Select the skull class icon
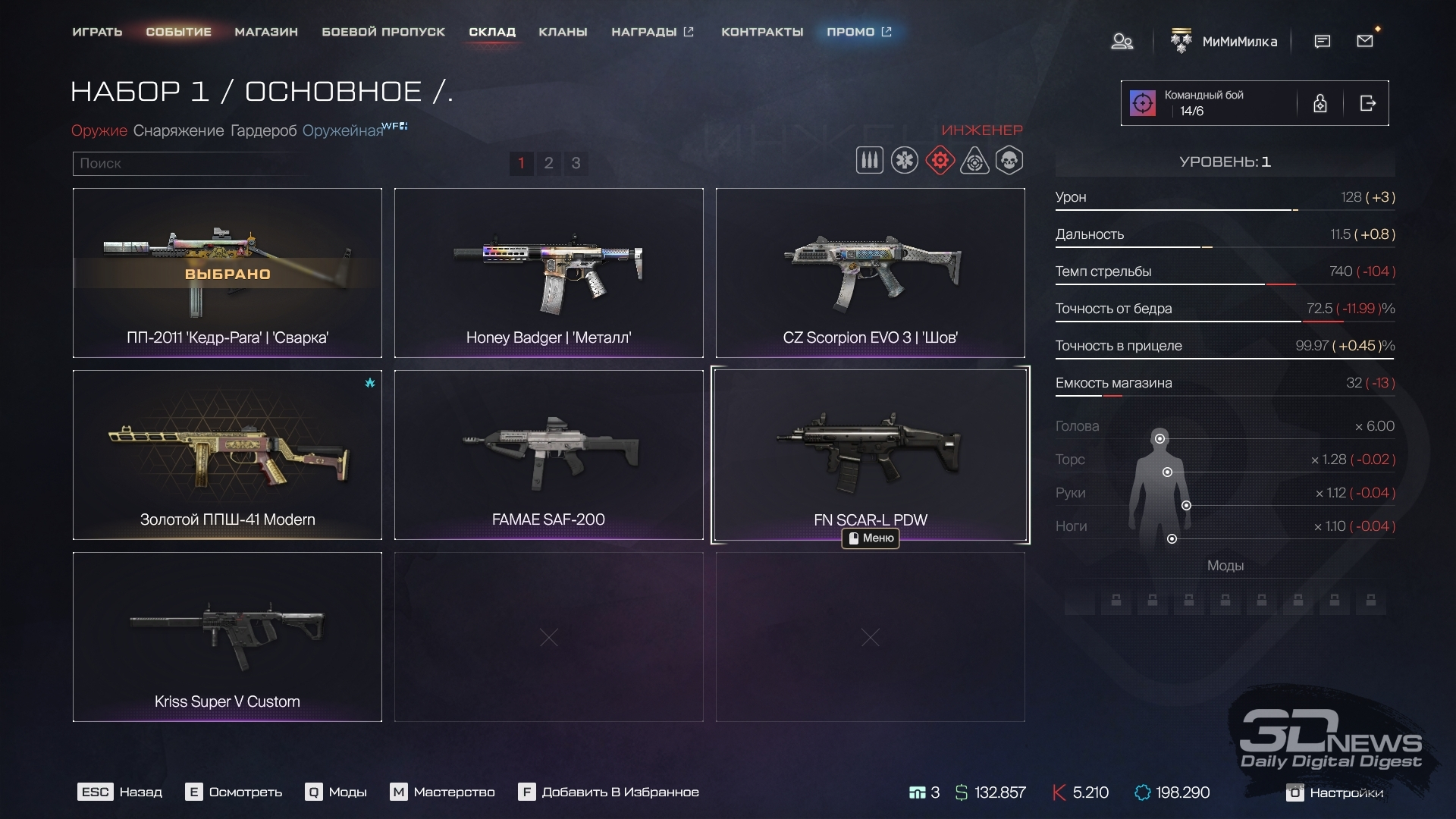 pyautogui.click(x=1009, y=161)
